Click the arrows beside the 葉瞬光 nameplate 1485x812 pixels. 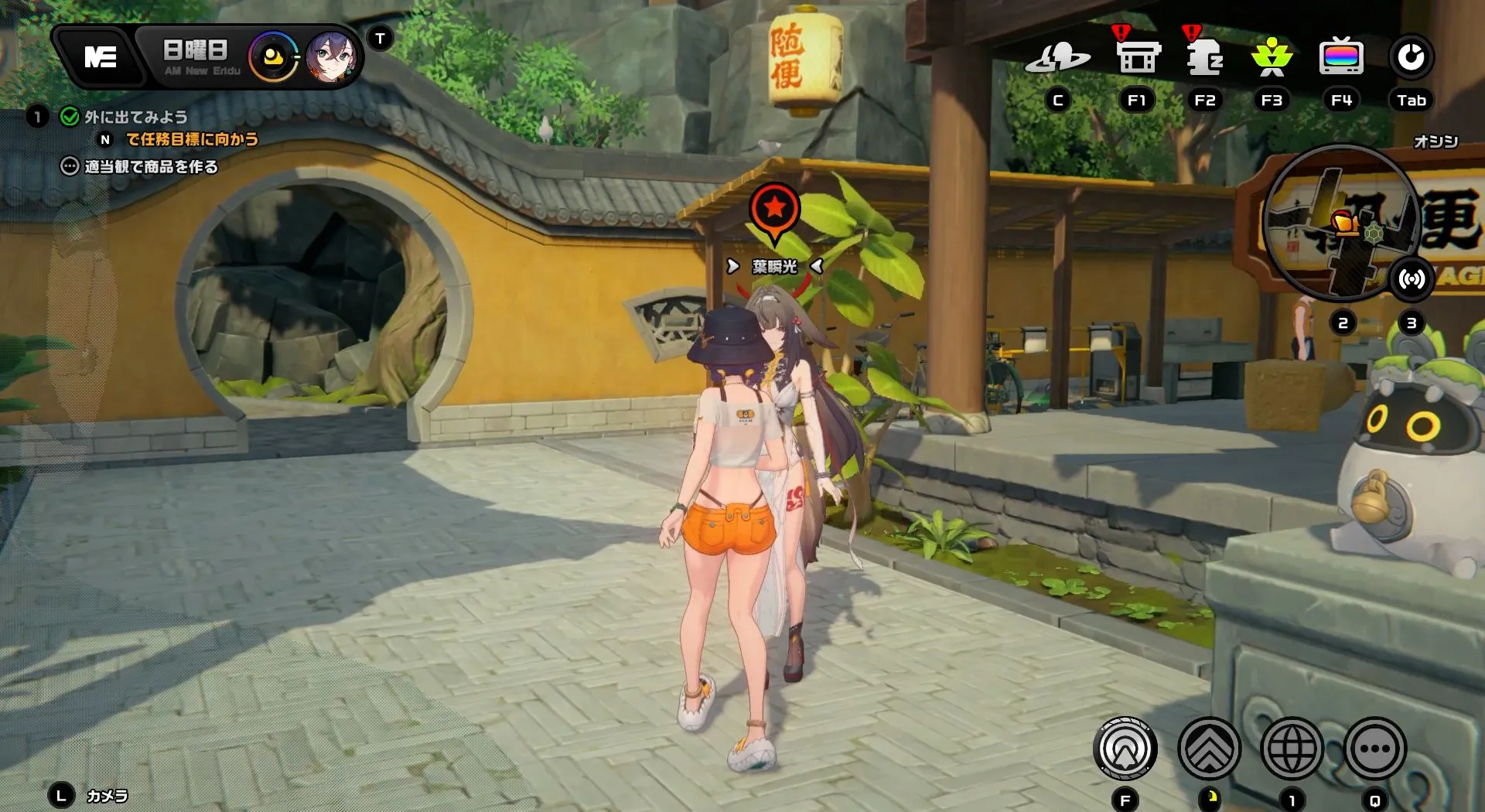732,266
